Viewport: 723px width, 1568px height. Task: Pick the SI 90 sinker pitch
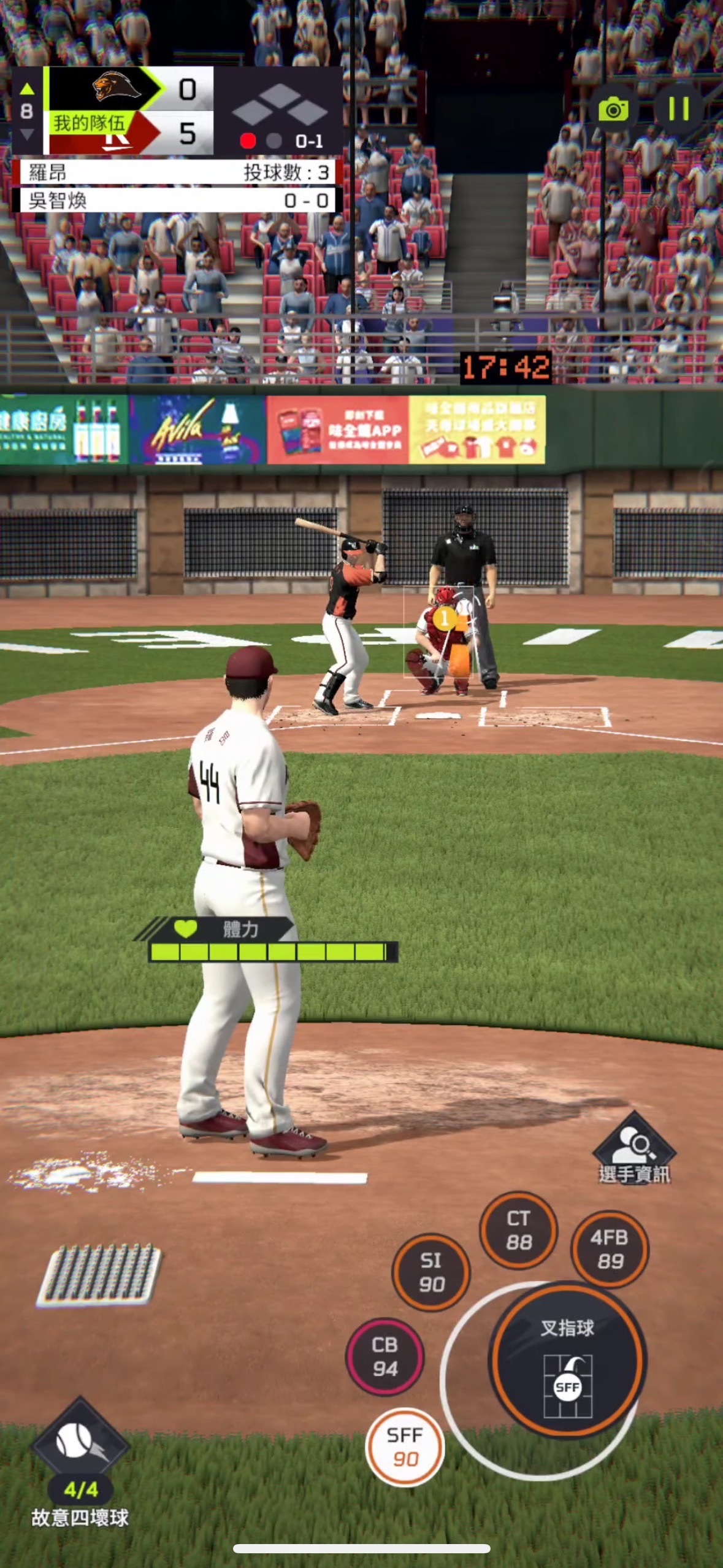431,1272
